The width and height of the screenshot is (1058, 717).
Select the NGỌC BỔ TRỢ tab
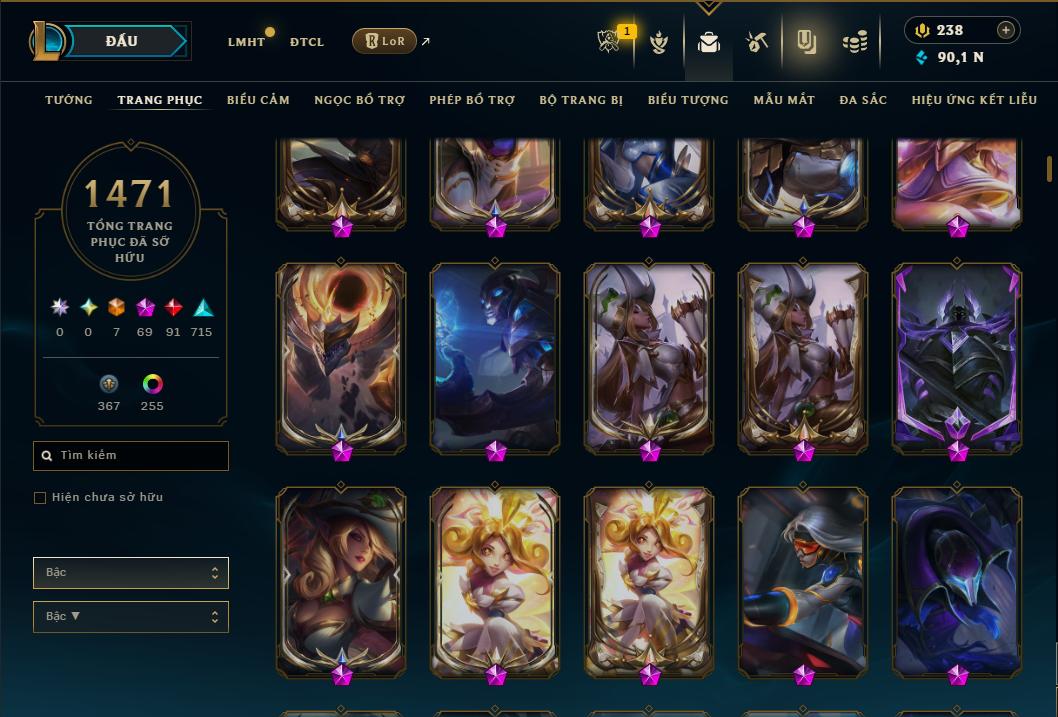point(359,100)
